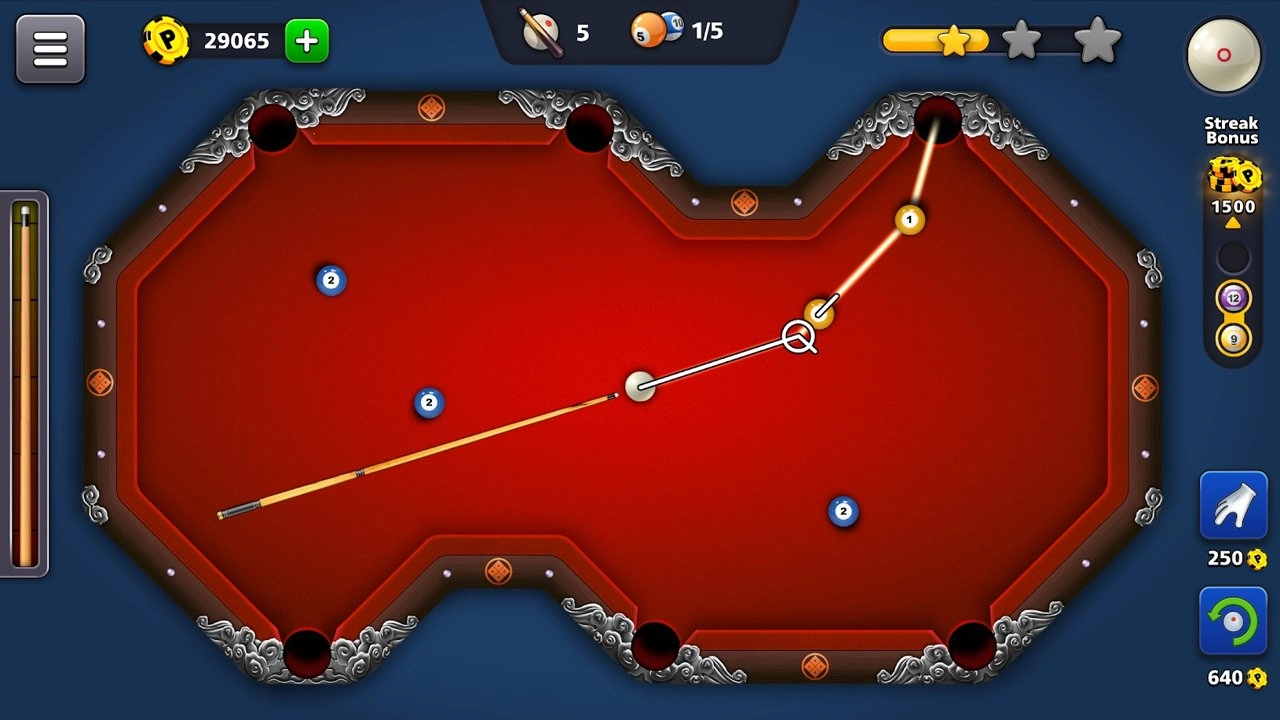Image resolution: width=1280 pixels, height=720 pixels.
Task: Click the cue stick icon showing 5
Action: click(542, 31)
